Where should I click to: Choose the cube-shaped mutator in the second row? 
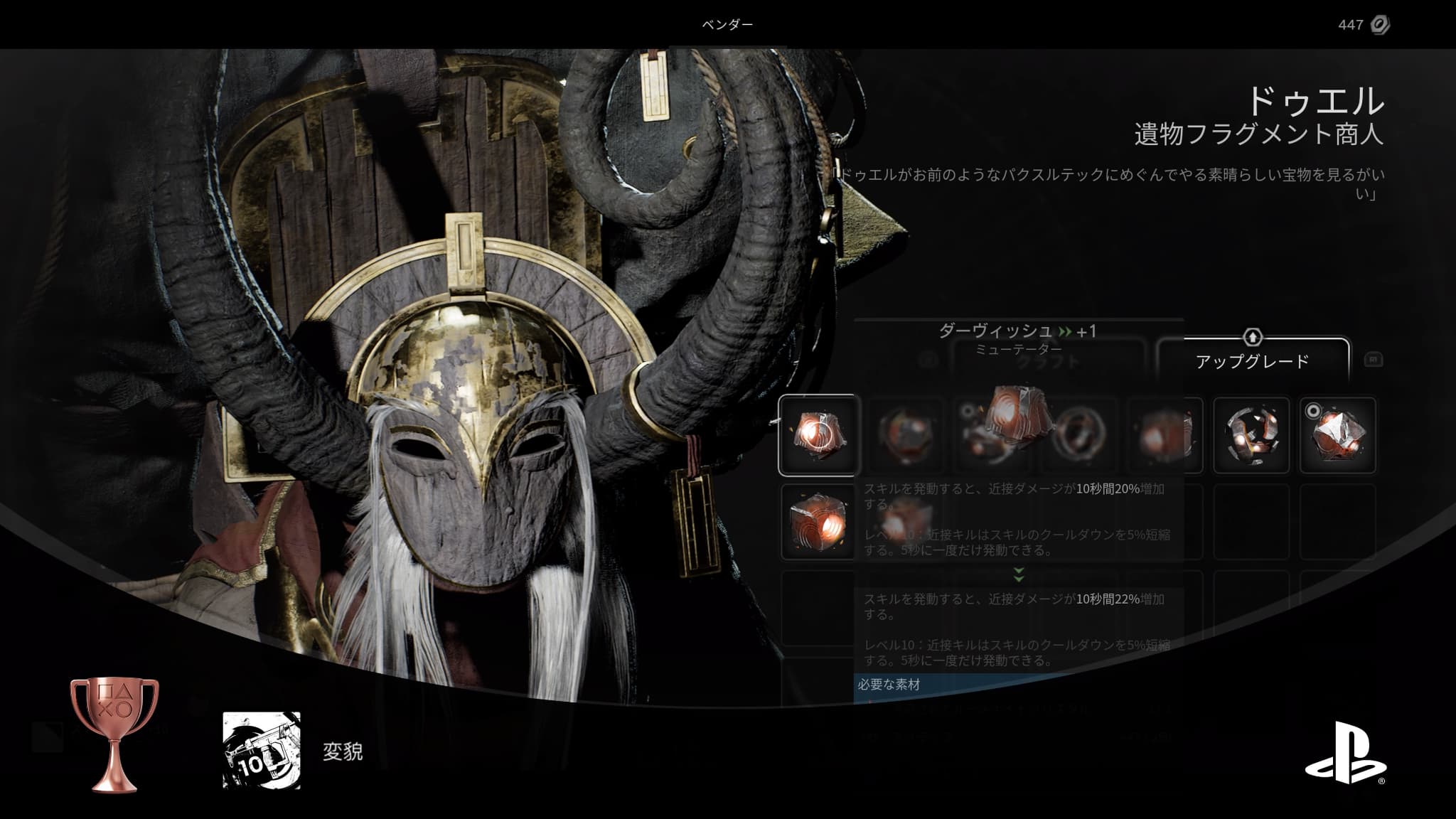click(818, 522)
